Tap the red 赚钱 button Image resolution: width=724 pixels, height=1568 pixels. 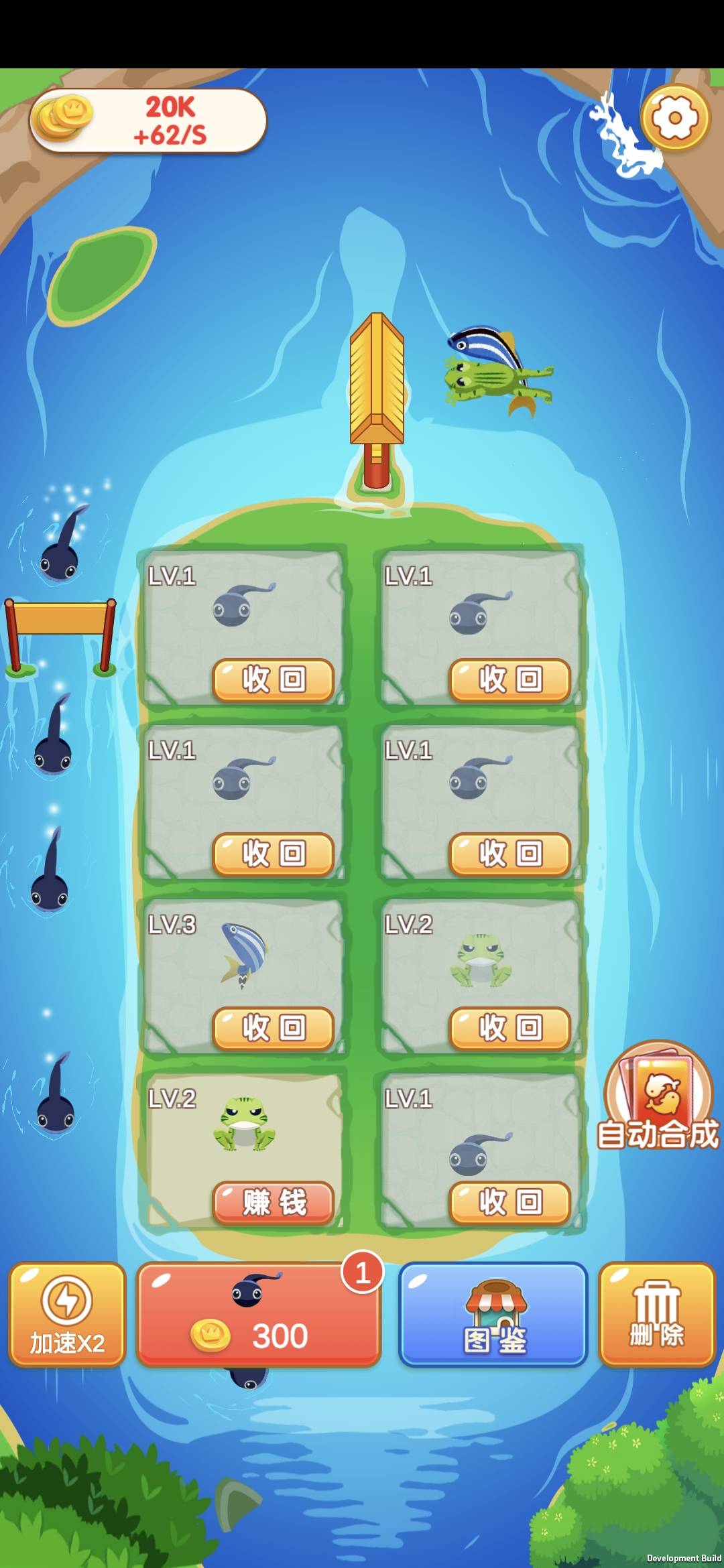click(x=274, y=1202)
